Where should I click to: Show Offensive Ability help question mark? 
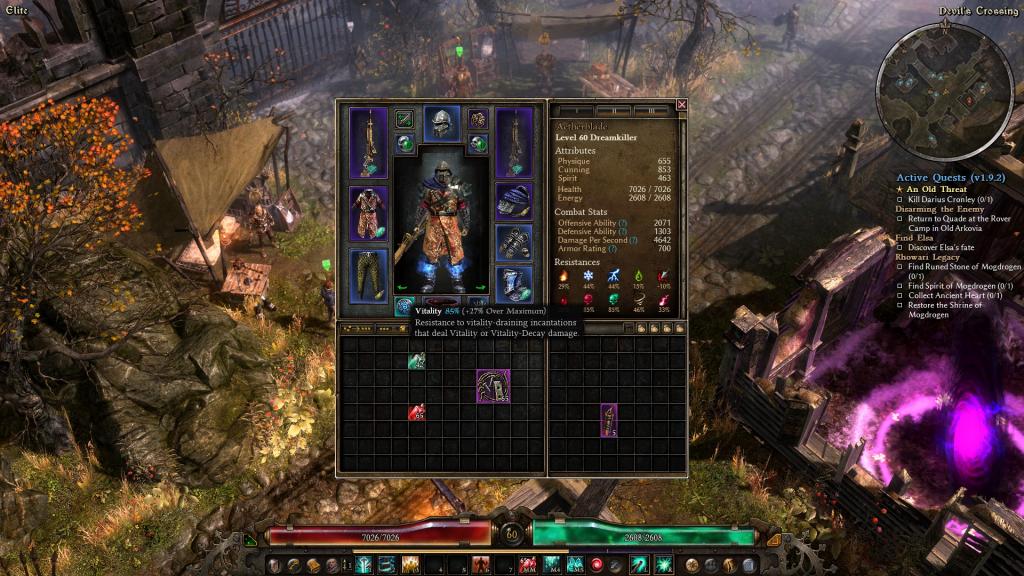623,222
